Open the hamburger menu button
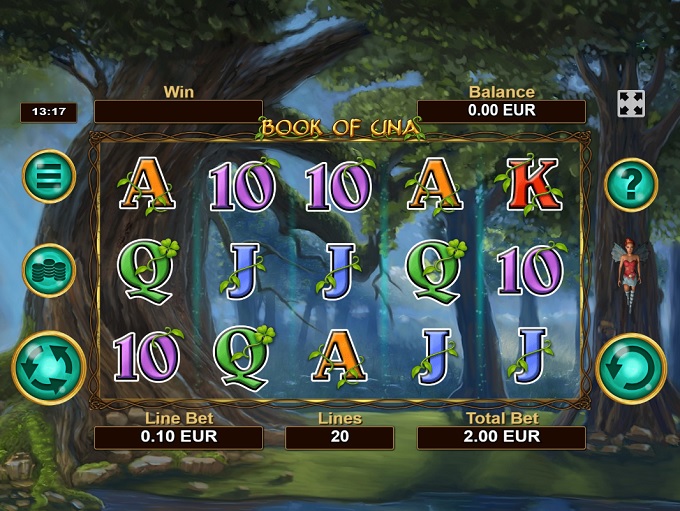 tap(49, 176)
